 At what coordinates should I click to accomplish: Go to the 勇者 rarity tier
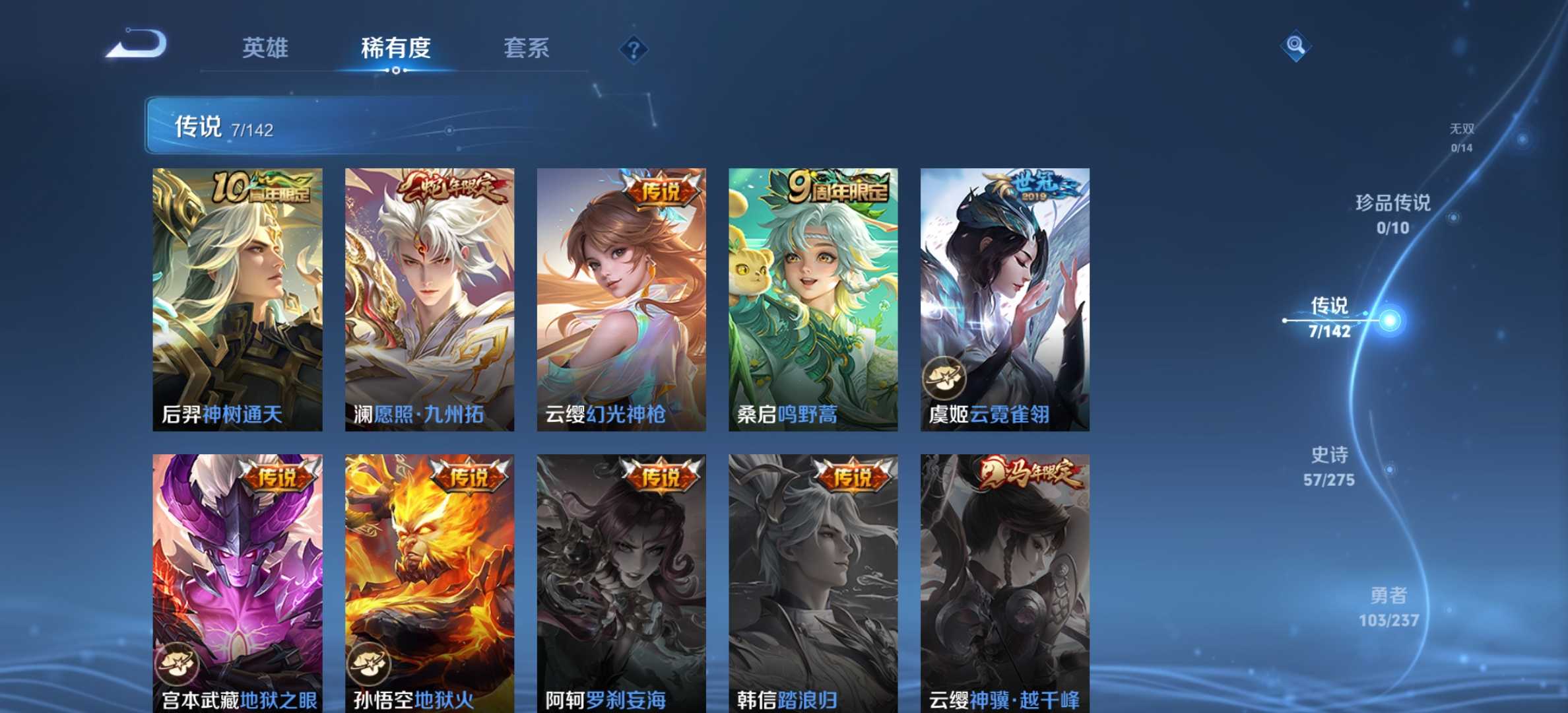(x=1388, y=607)
